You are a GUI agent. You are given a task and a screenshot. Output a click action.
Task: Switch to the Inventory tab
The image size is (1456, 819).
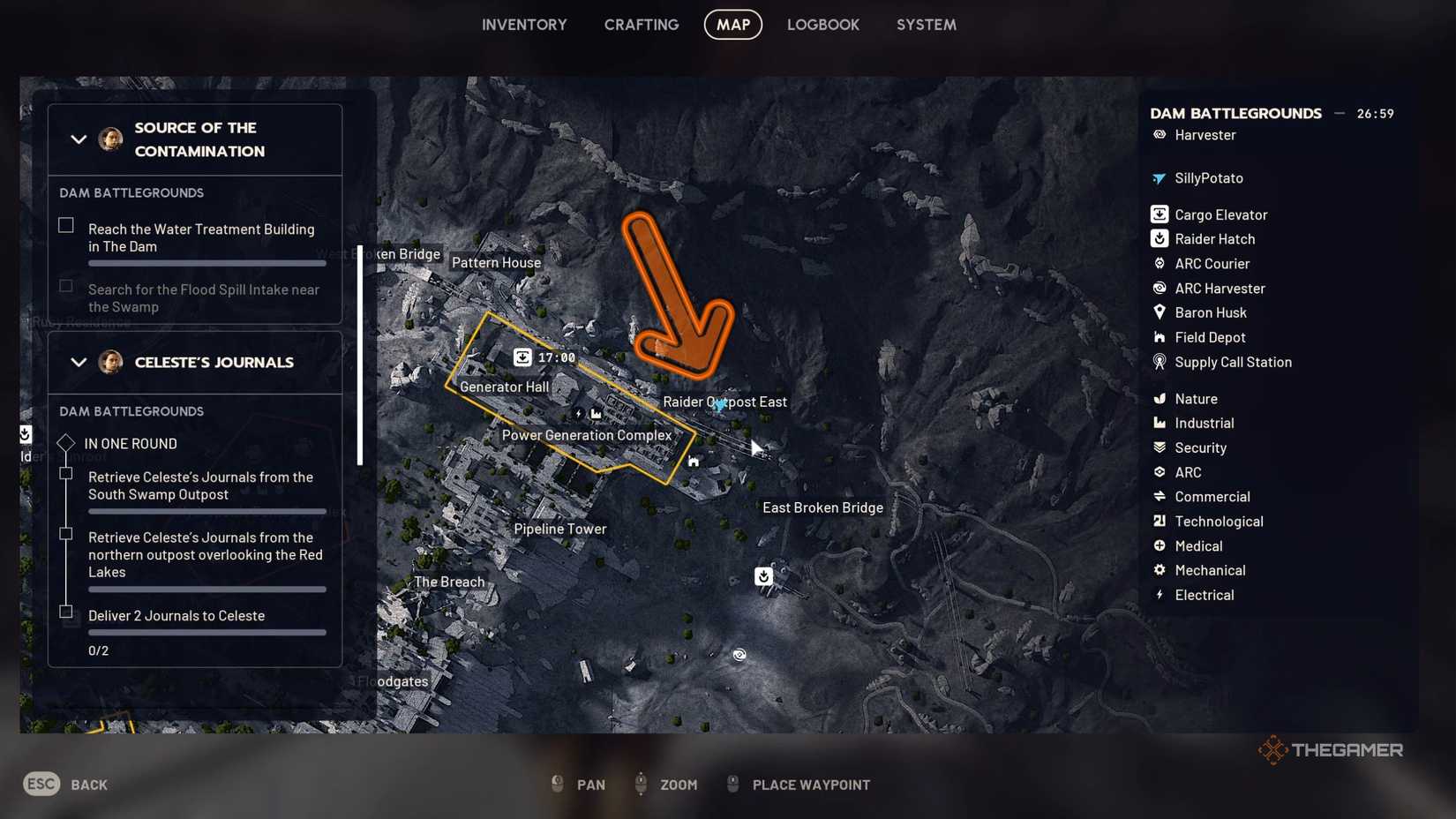(524, 25)
